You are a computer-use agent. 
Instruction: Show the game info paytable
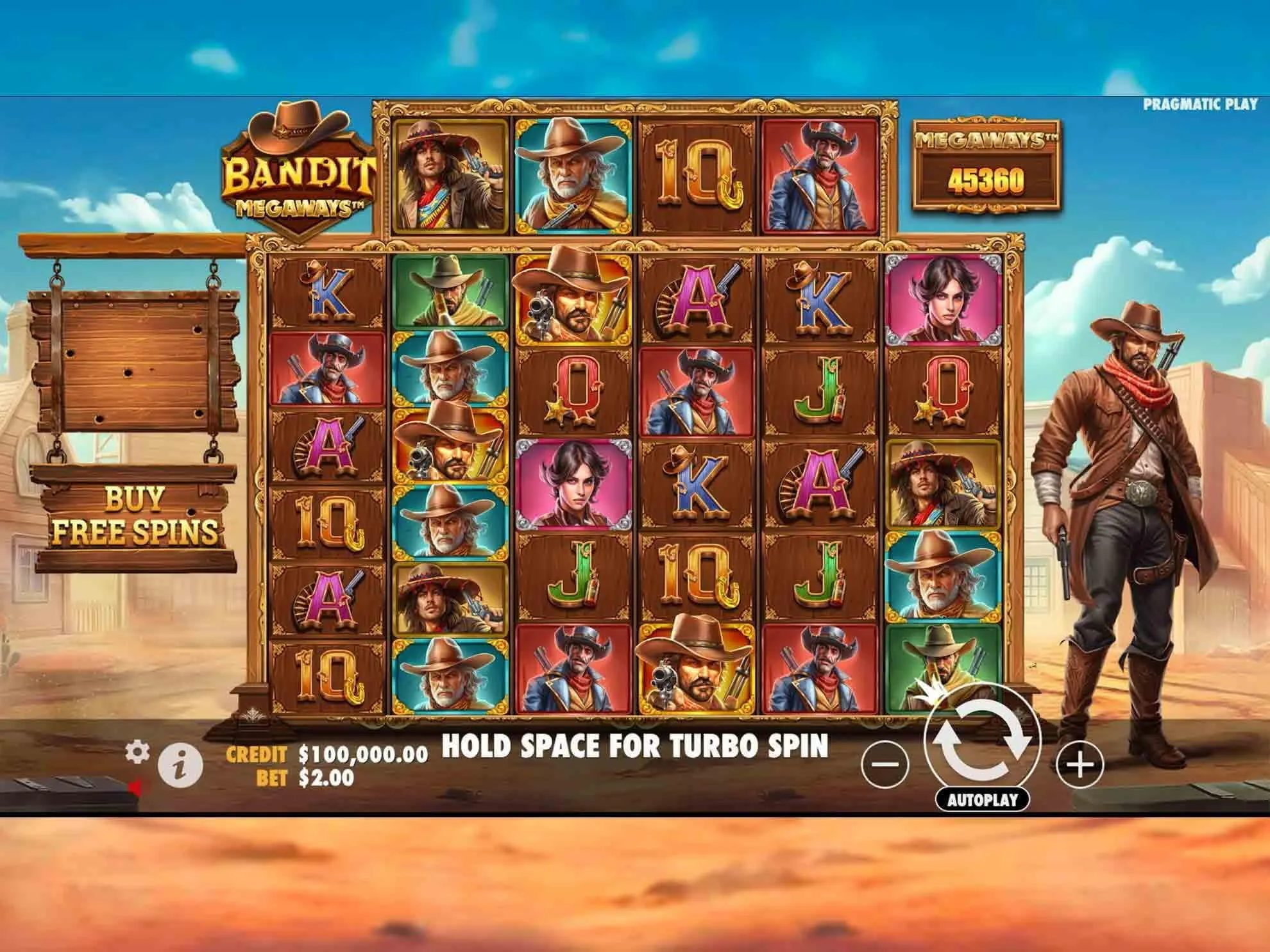pos(180,765)
